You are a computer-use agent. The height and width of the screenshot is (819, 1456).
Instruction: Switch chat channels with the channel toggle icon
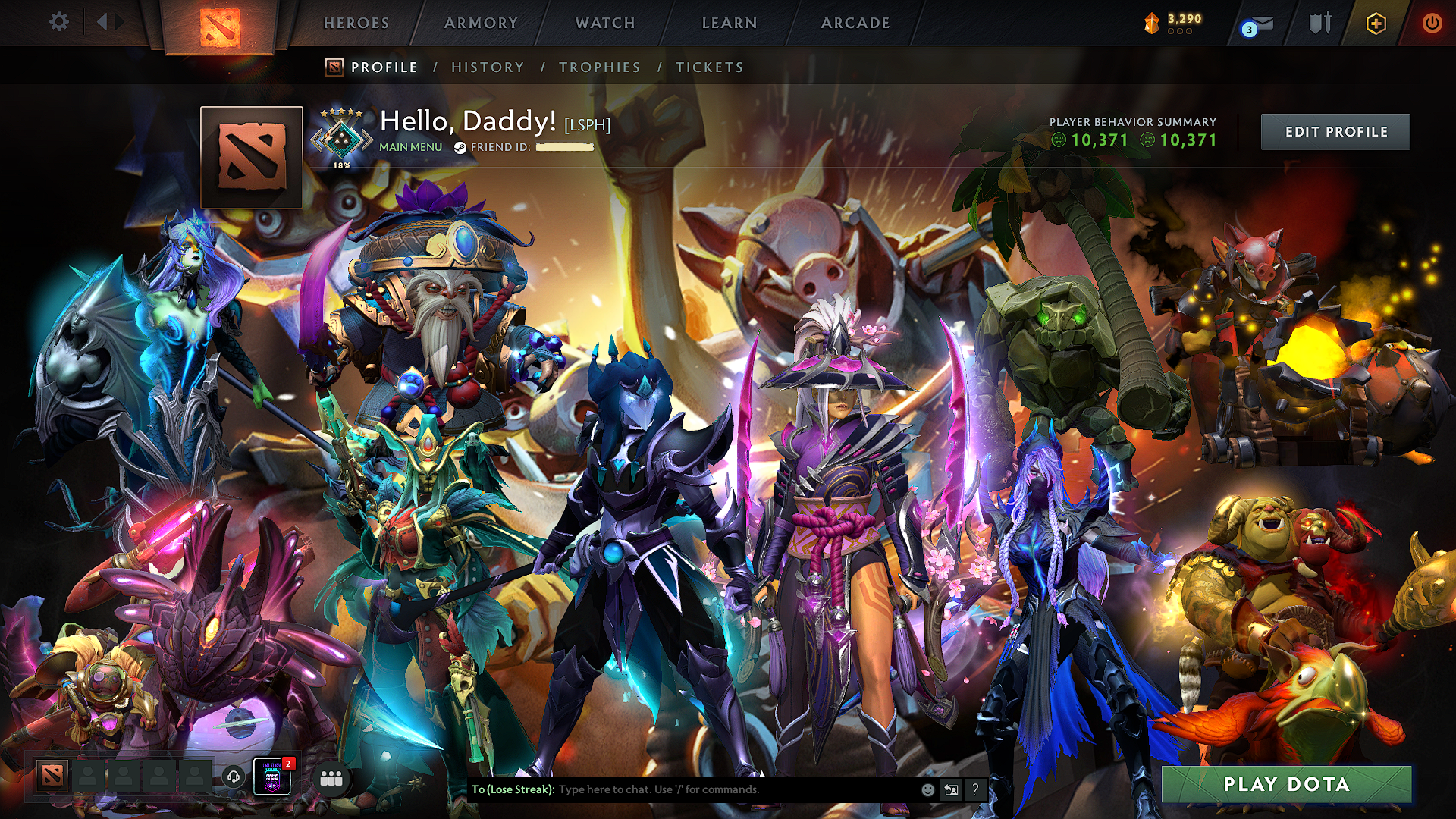951,789
